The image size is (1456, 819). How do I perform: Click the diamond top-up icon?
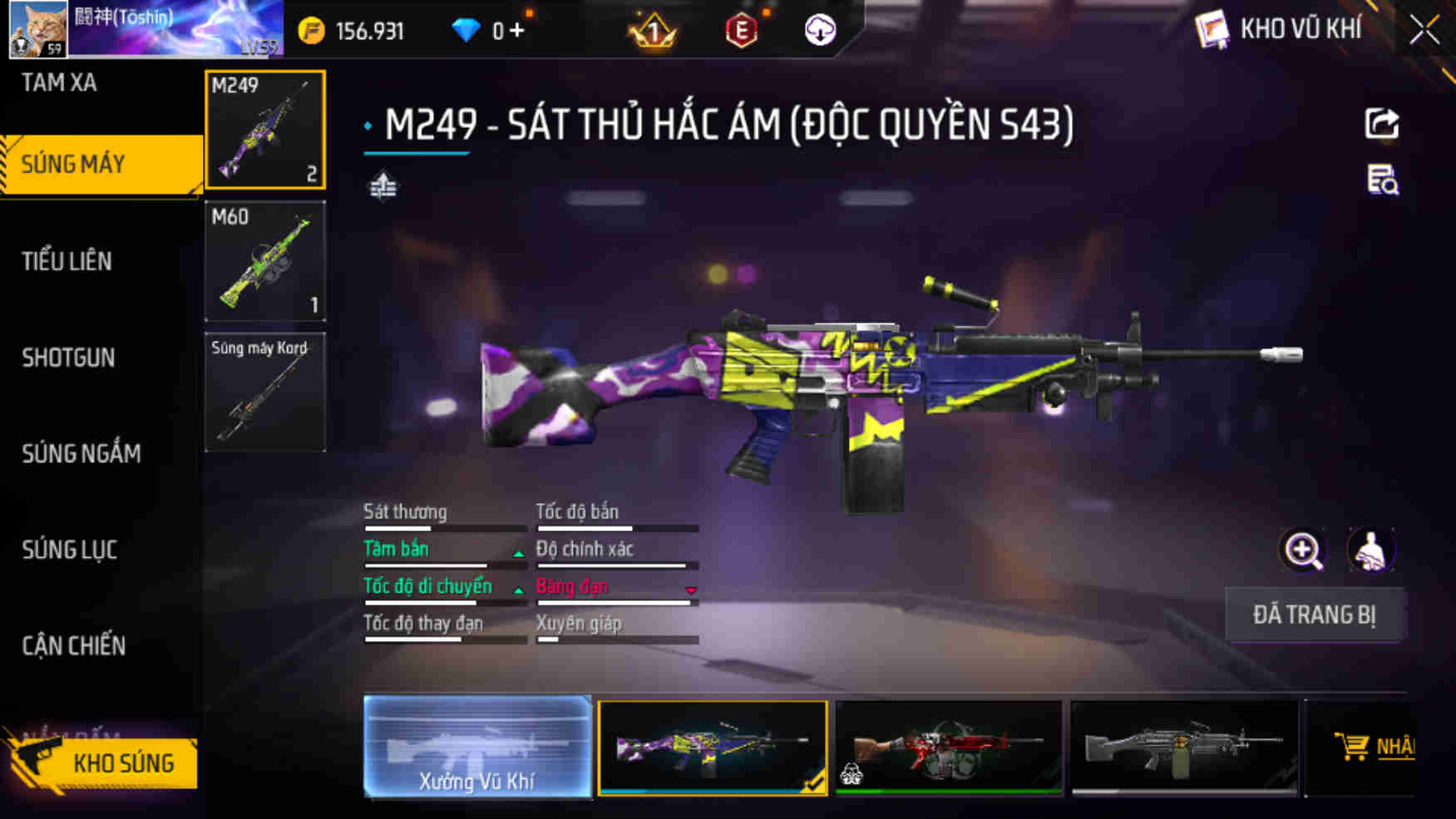click(x=468, y=30)
